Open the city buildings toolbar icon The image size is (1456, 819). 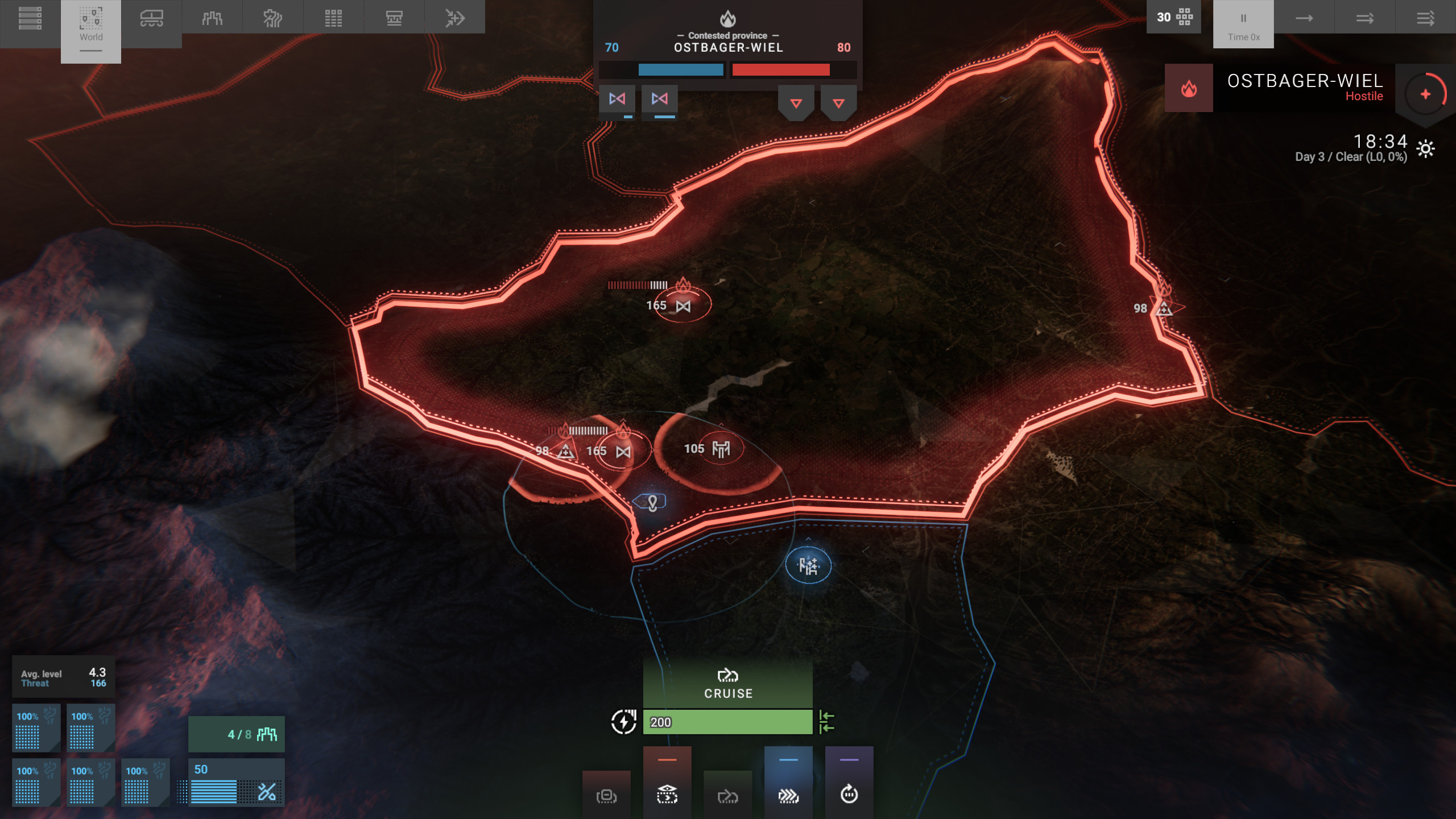(212, 17)
